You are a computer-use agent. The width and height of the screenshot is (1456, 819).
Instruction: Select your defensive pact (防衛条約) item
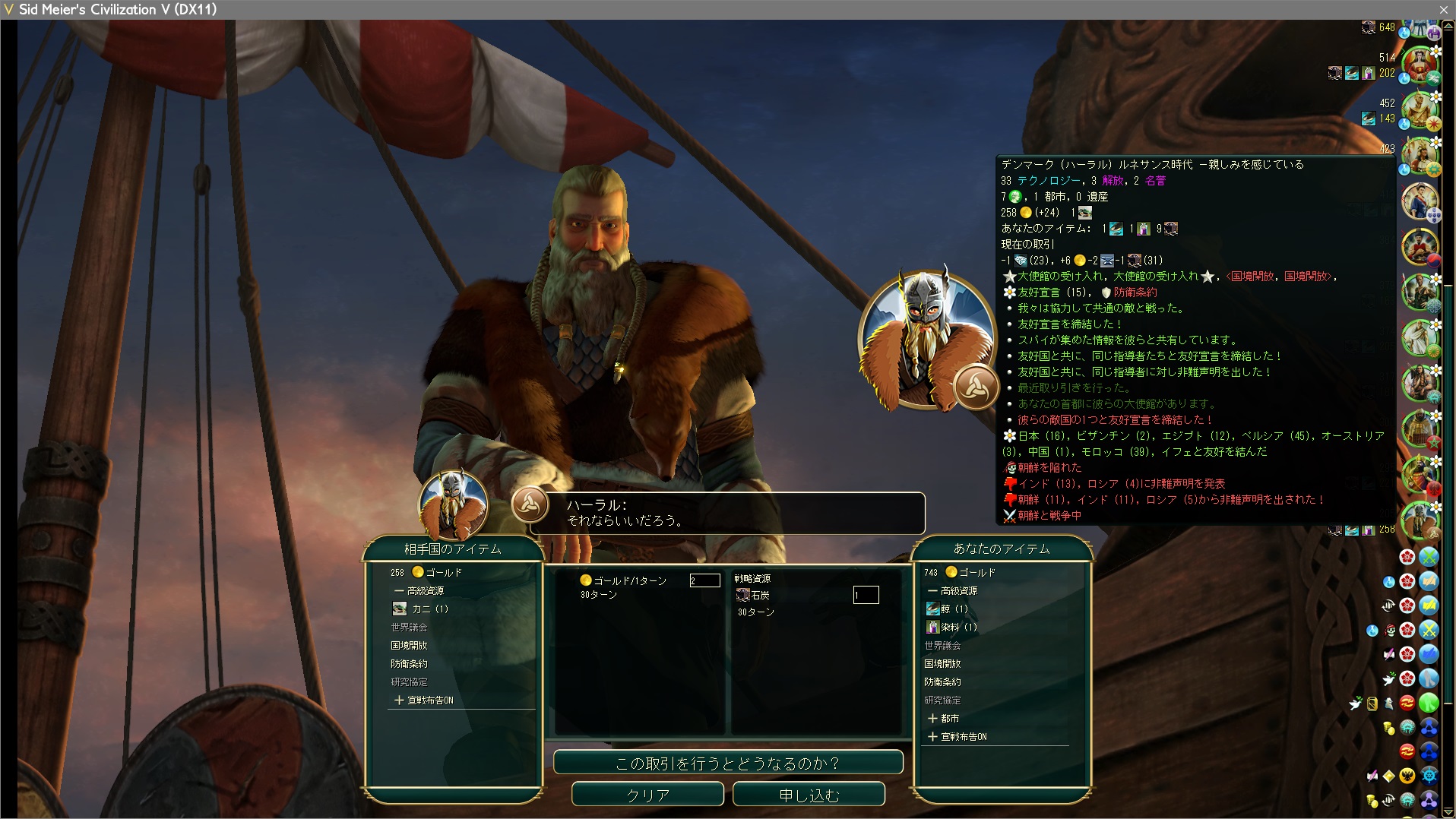pos(942,681)
